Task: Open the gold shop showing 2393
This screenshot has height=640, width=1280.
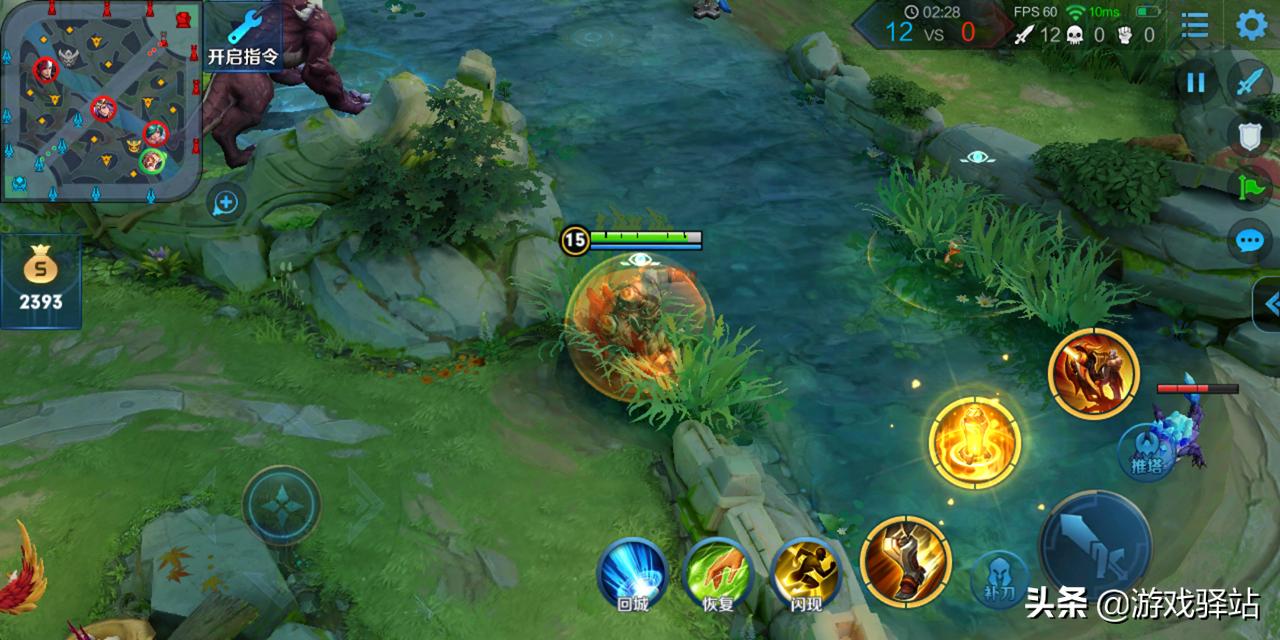Action: [40, 280]
